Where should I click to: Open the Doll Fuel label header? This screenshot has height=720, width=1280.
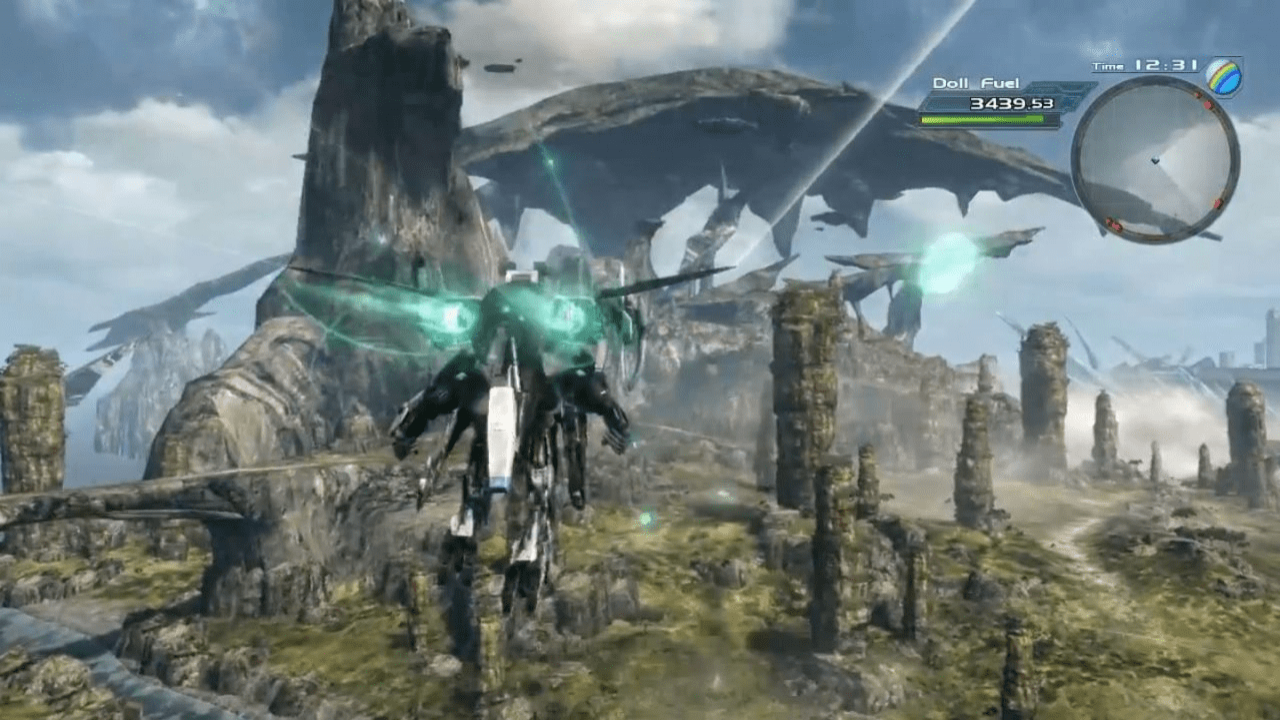point(976,84)
